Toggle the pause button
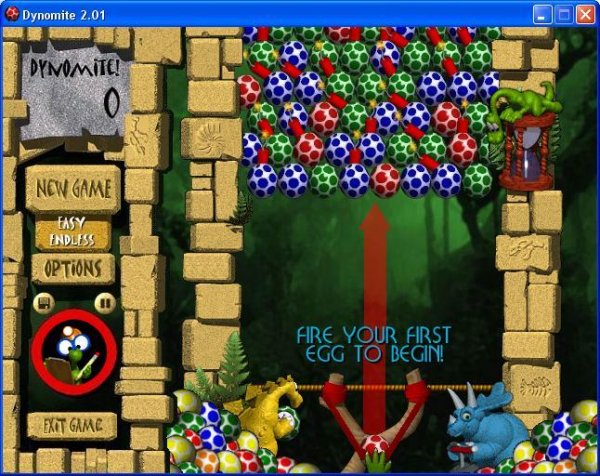 click(101, 302)
